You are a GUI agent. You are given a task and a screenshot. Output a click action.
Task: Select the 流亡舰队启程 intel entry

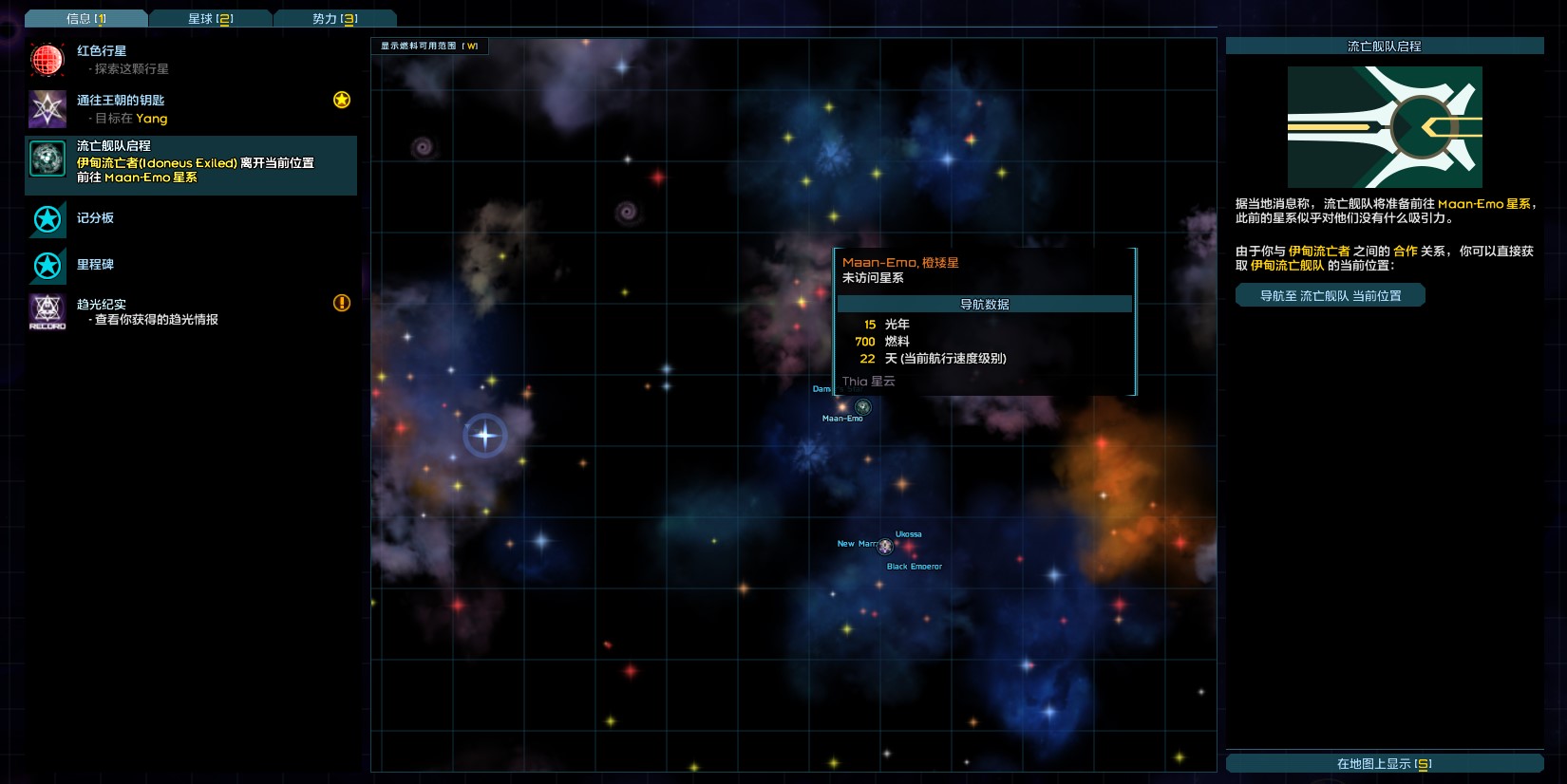point(190,161)
